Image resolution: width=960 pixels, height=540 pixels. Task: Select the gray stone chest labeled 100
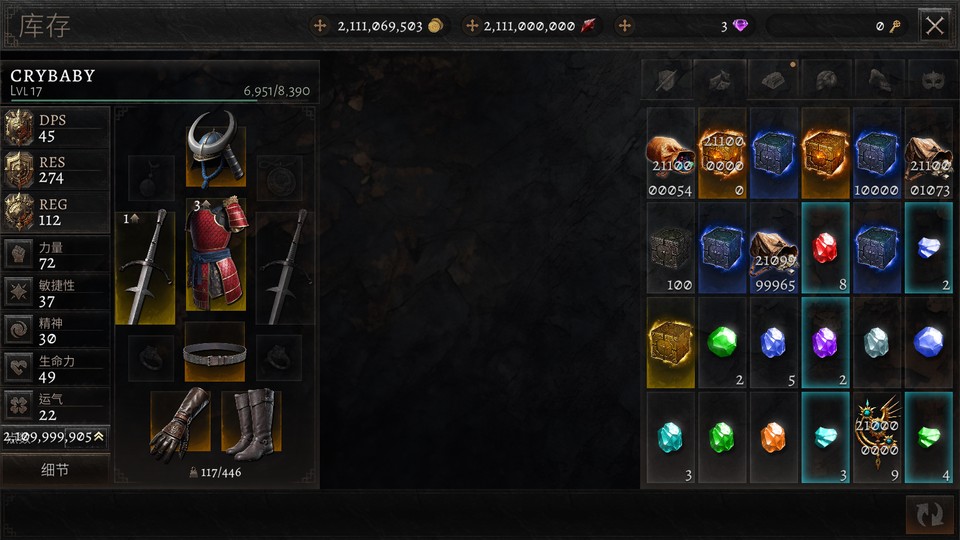click(x=671, y=248)
